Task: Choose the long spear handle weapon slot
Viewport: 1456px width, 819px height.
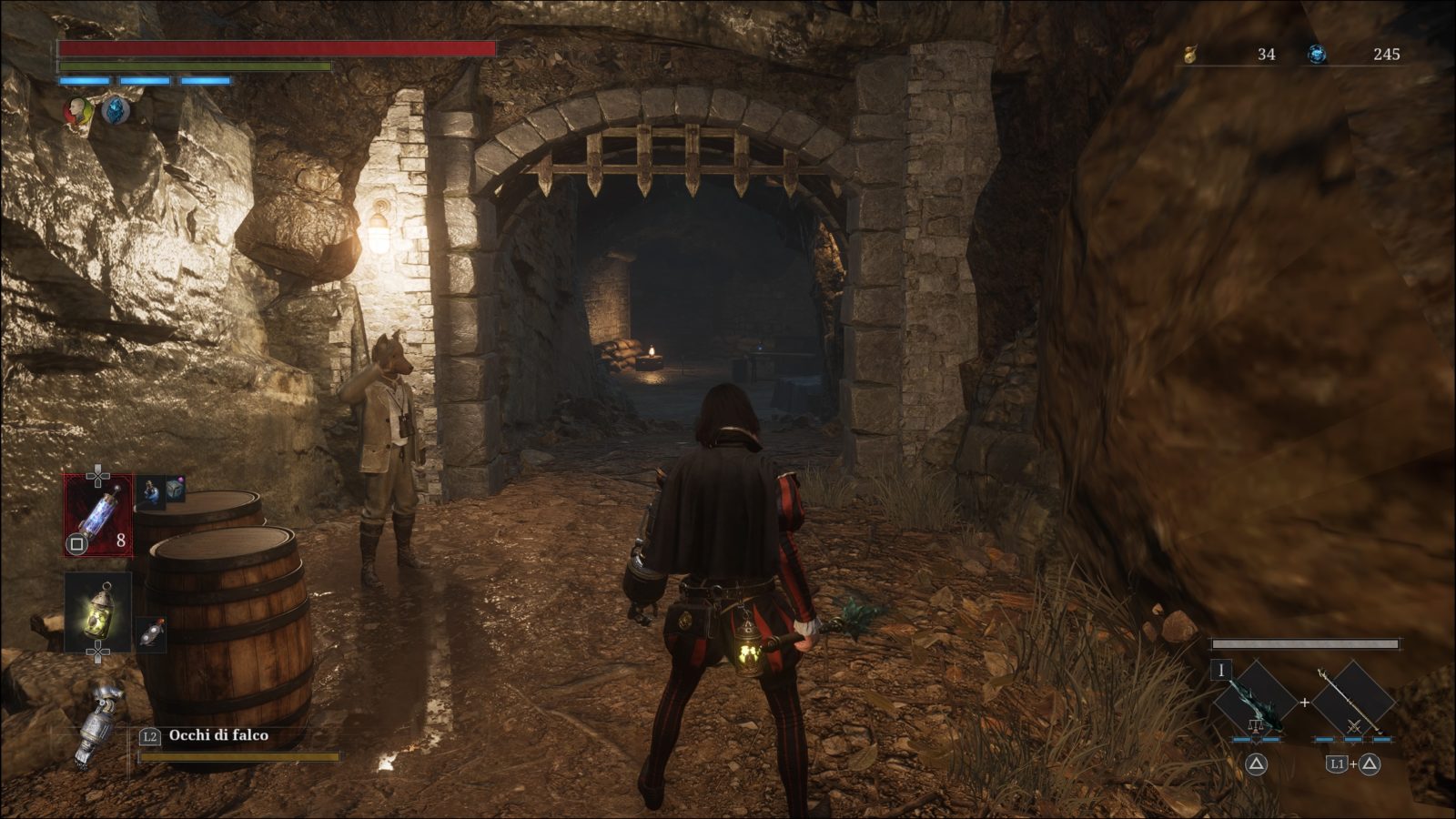Action: point(1352,701)
